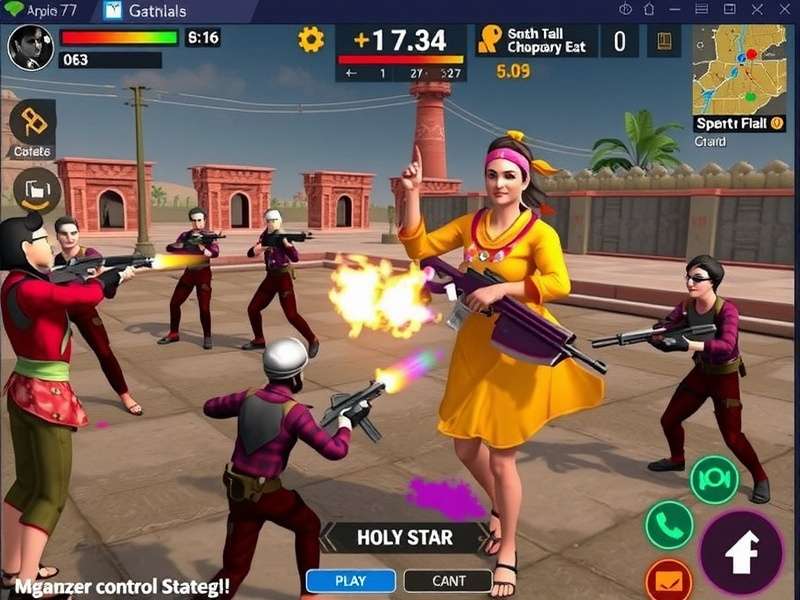This screenshot has height=600, width=800.
Task: Close the emulator window
Action: click(x=783, y=10)
